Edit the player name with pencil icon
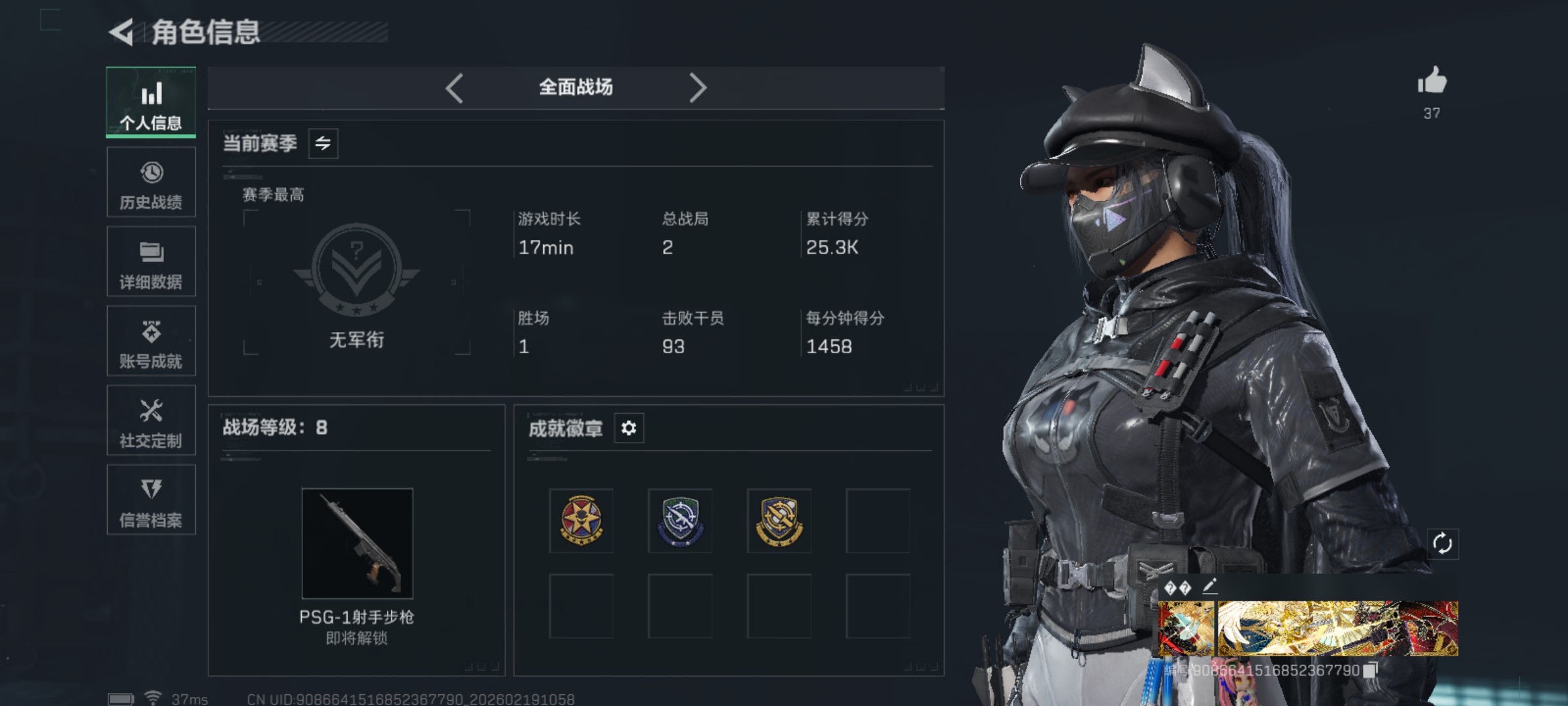The height and width of the screenshot is (706, 1568). [x=1209, y=586]
